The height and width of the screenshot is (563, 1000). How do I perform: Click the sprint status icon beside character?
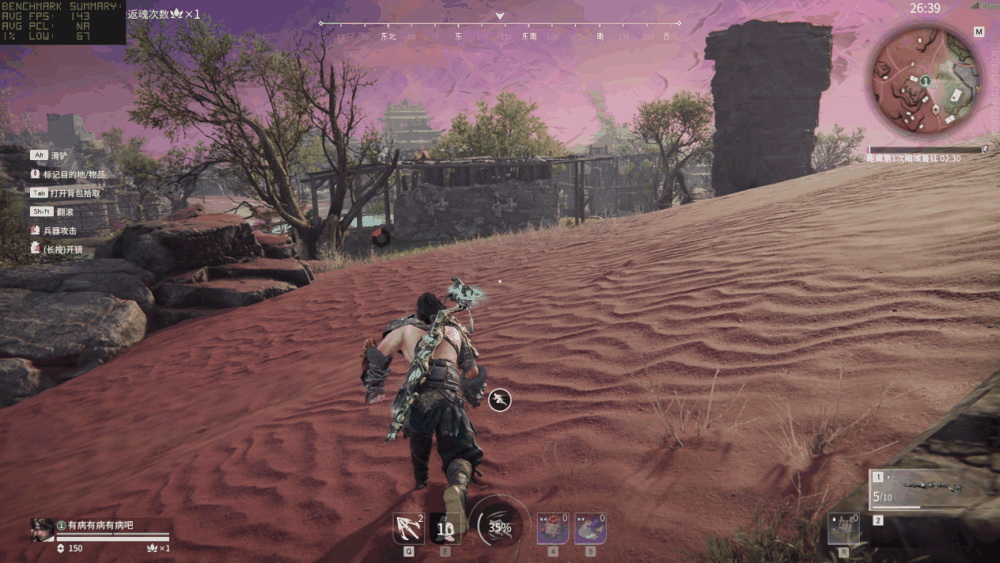point(500,400)
